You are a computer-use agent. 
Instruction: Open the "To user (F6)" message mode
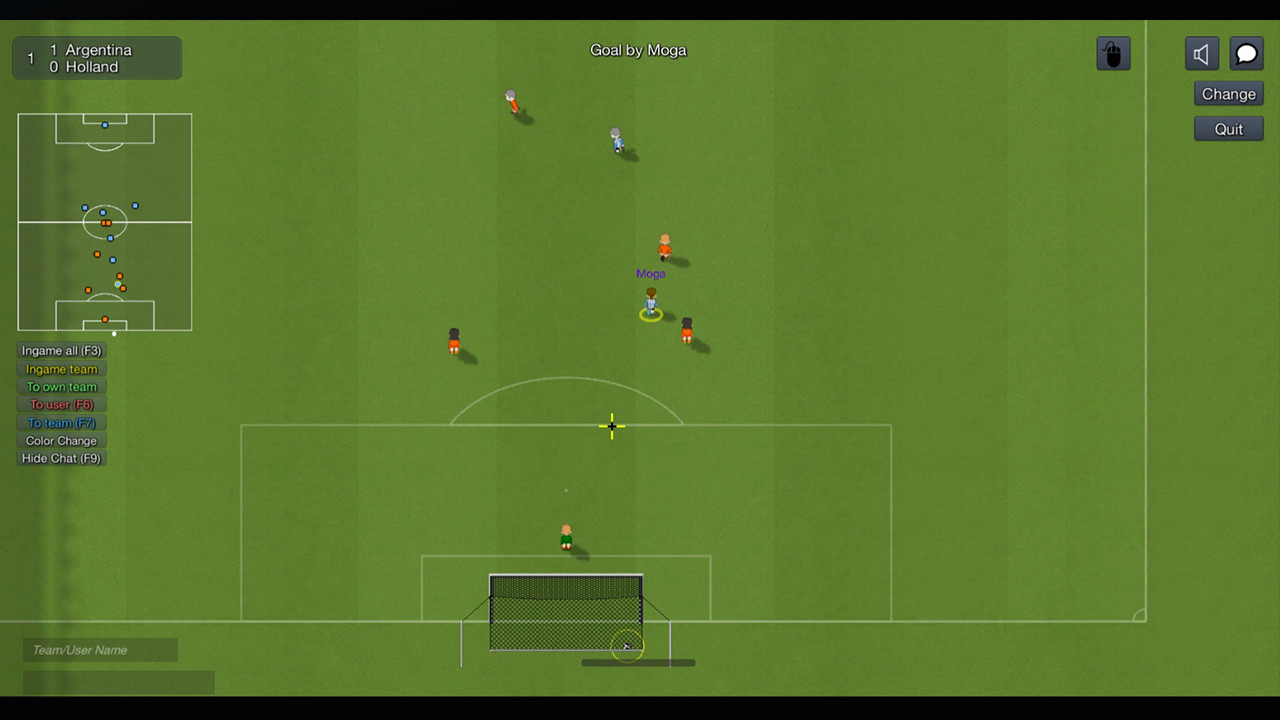(61, 404)
